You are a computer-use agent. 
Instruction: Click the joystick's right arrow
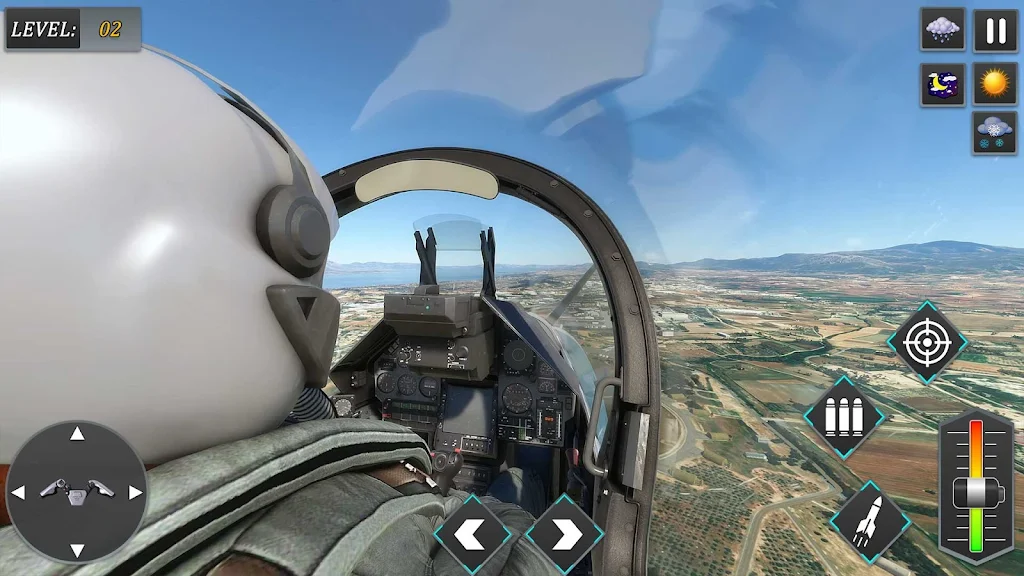(136, 492)
